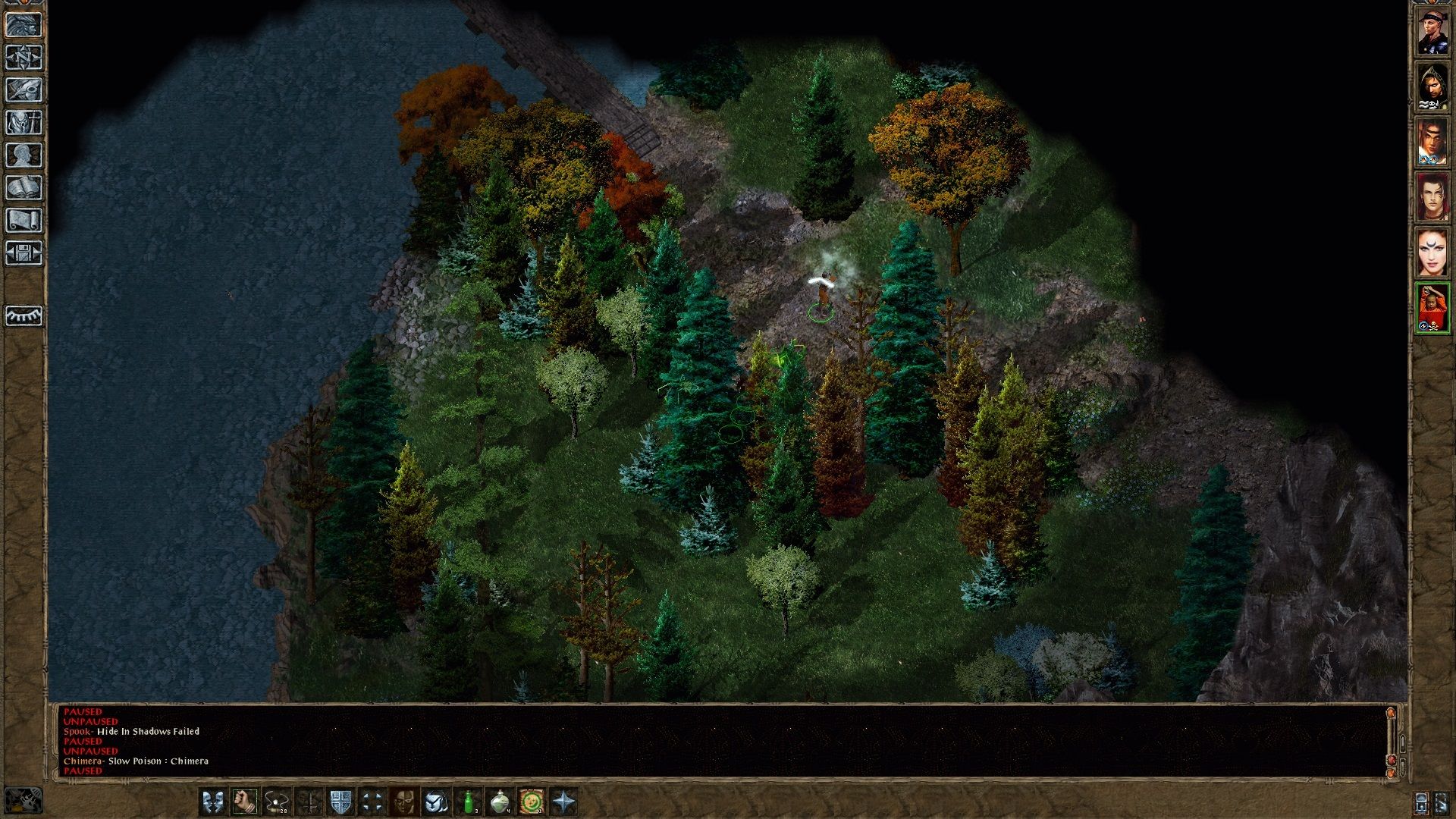This screenshot has height=819, width=1456.
Task: Toggle the left sidebar with the eyelash button
Action: tap(24, 315)
